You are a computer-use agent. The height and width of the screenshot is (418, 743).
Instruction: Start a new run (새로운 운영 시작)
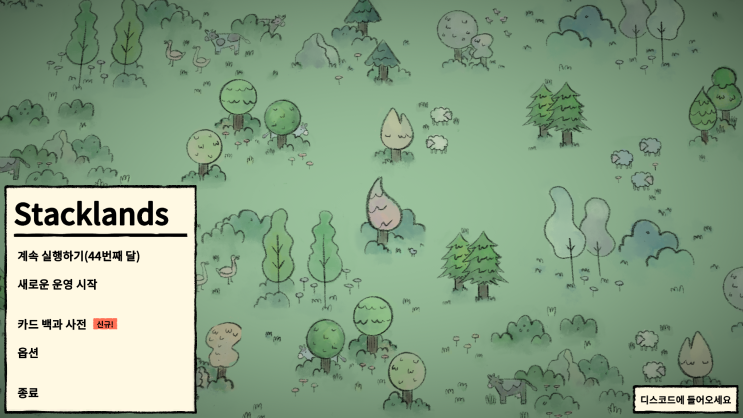(57, 284)
